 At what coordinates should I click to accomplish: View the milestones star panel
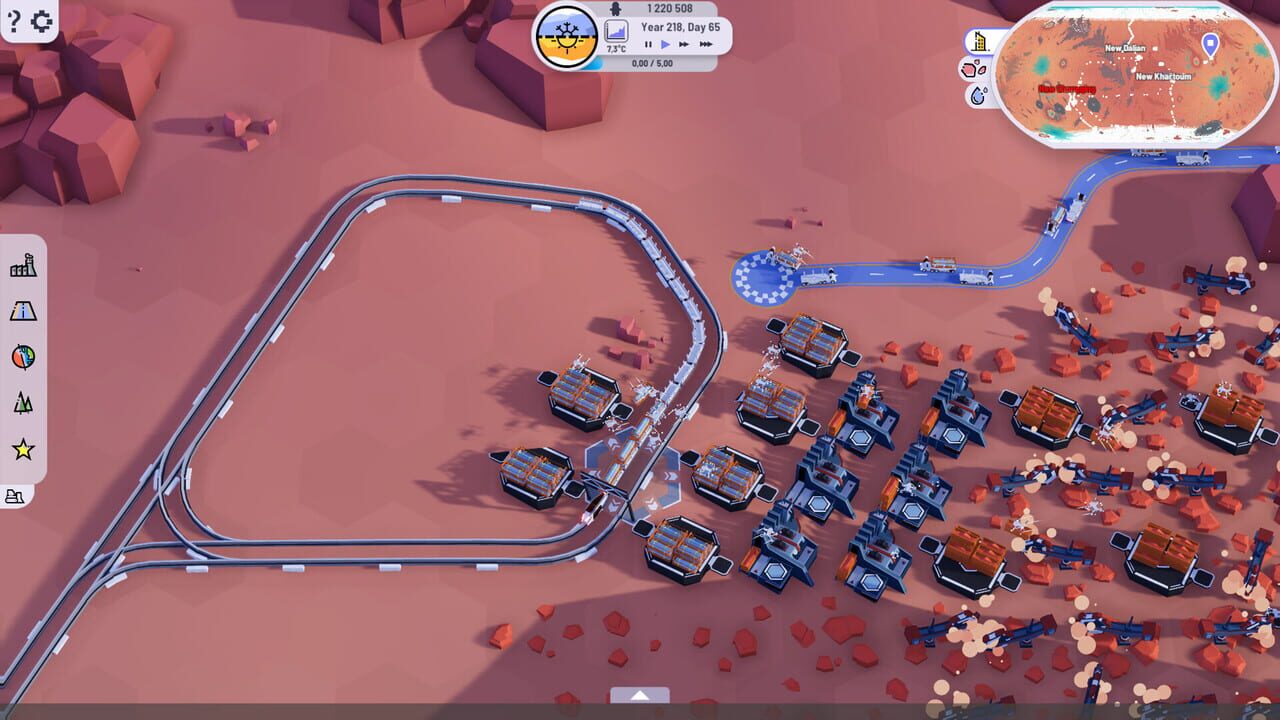coord(22,445)
